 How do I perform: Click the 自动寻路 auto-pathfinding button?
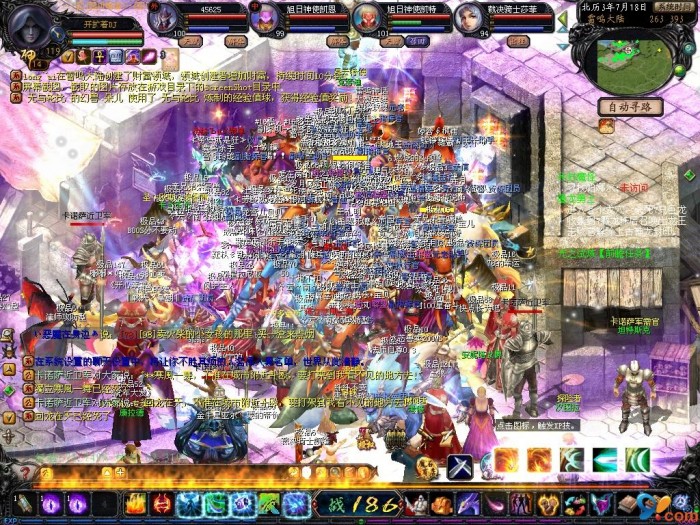[x=630, y=106]
